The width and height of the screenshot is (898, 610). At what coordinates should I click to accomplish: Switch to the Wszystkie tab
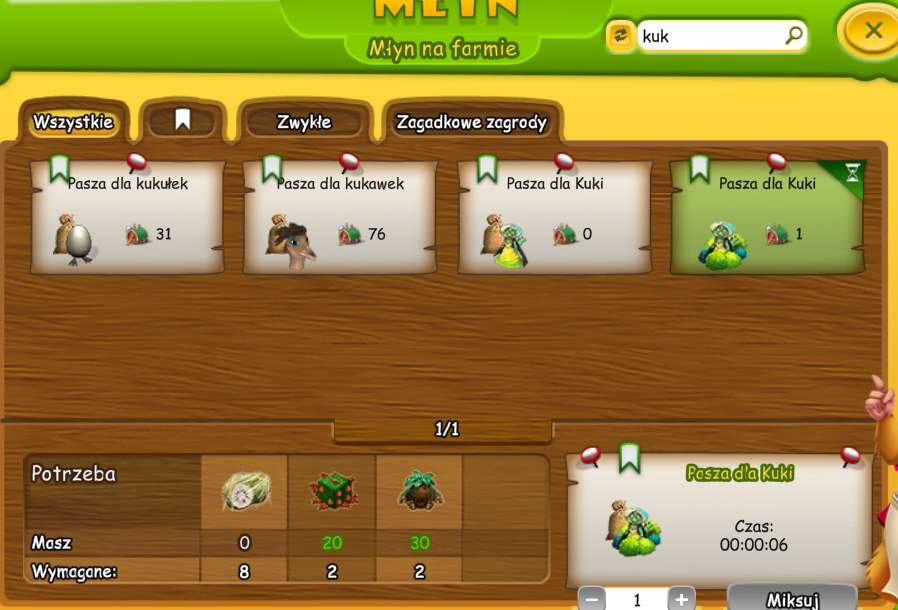73,123
